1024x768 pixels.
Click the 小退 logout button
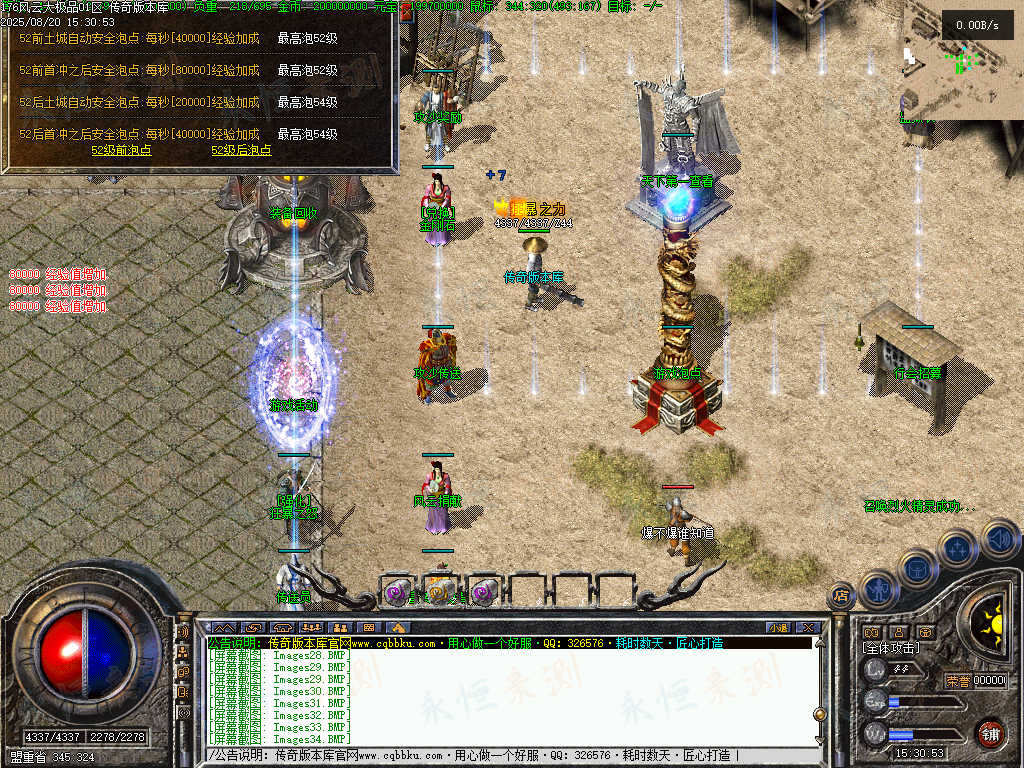778,627
